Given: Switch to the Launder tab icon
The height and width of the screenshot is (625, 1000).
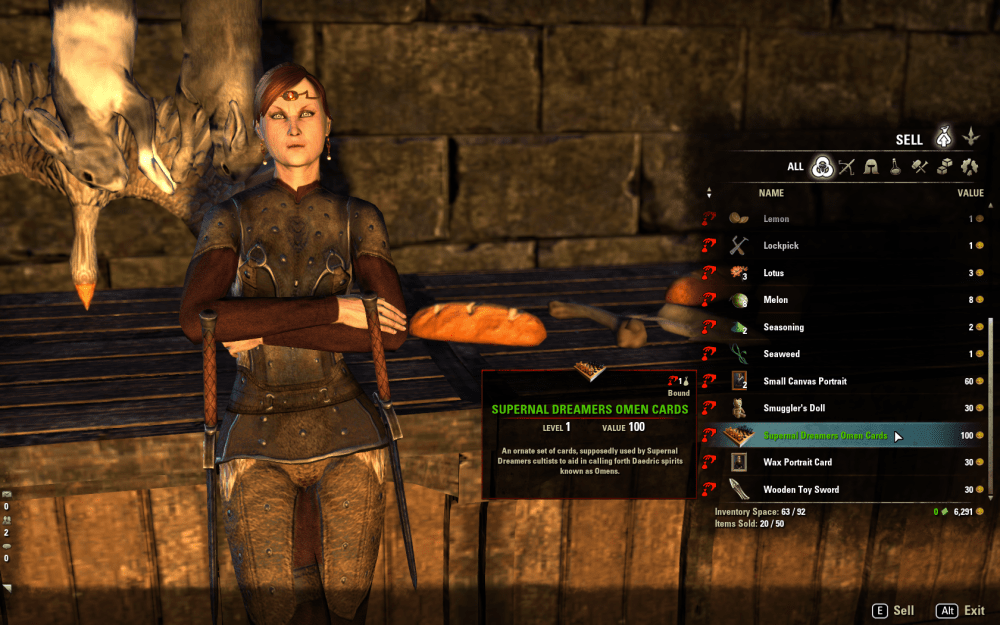Looking at the screenshot, I should click(969, 138).
